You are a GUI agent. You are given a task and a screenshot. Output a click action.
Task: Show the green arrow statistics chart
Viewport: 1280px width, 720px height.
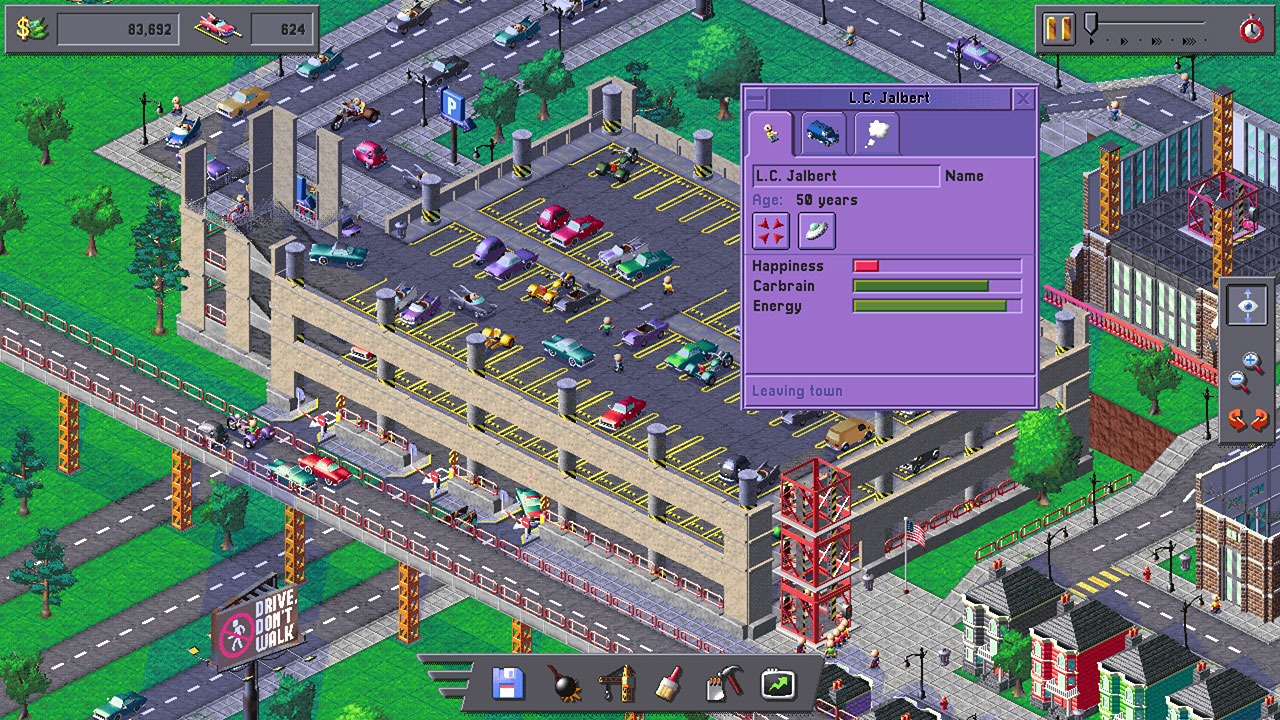777,684
